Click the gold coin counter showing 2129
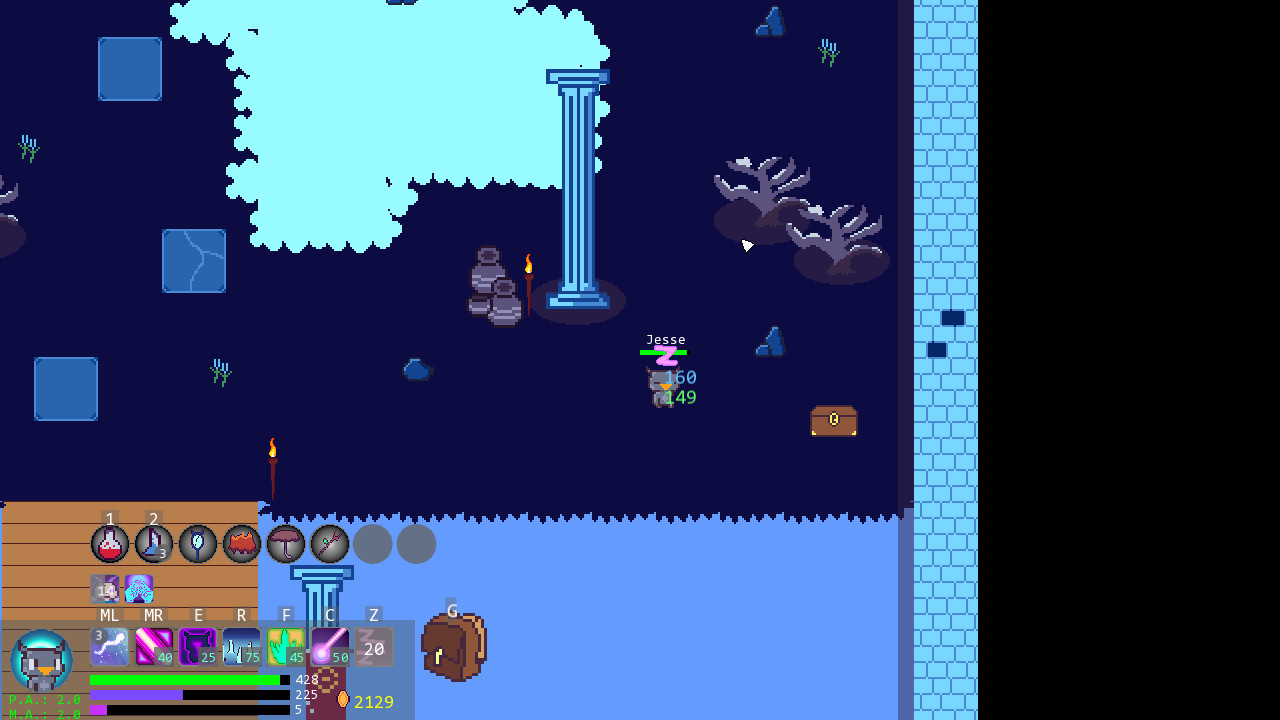The width and height of the screenshot is (1280, 720). click(x=374, y=702)
